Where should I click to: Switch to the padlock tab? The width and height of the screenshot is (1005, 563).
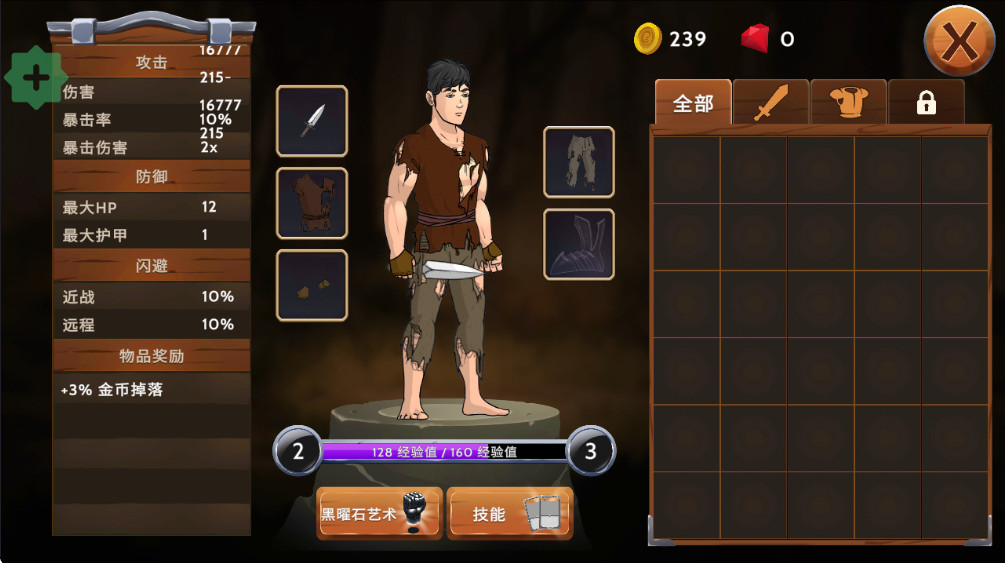pos(926,103)
